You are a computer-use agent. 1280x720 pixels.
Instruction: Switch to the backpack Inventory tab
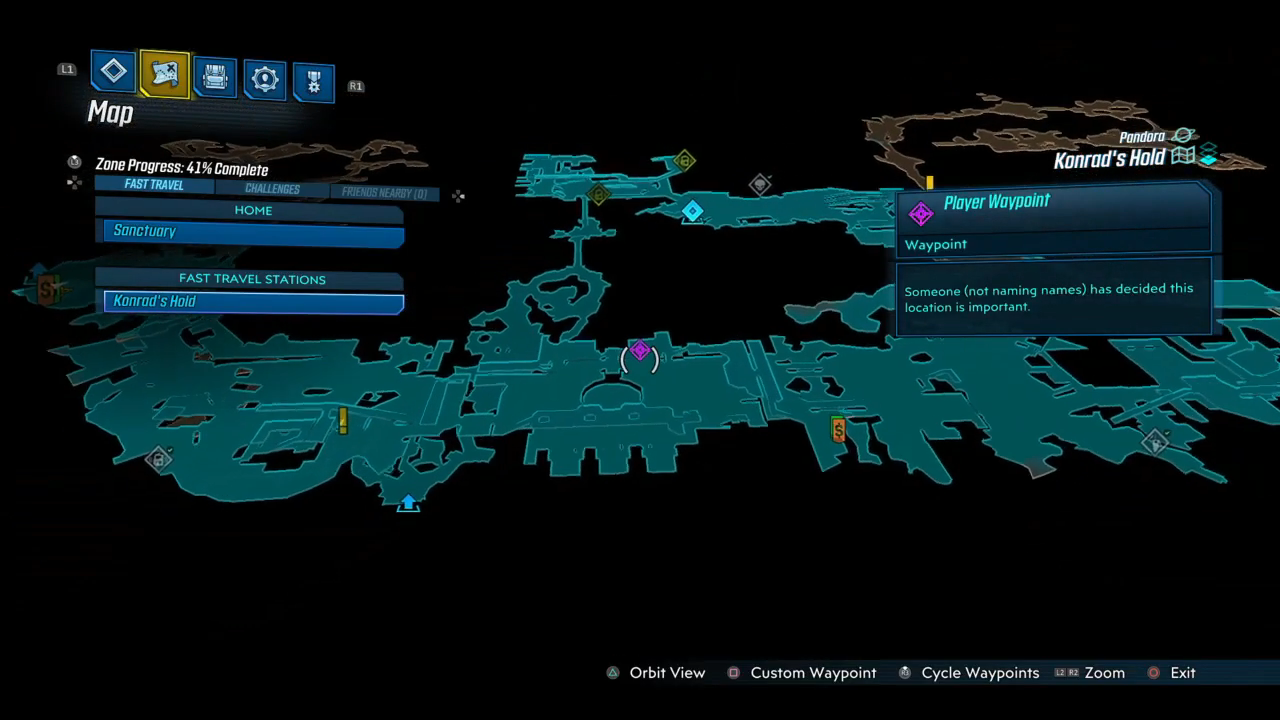(215, 77)
